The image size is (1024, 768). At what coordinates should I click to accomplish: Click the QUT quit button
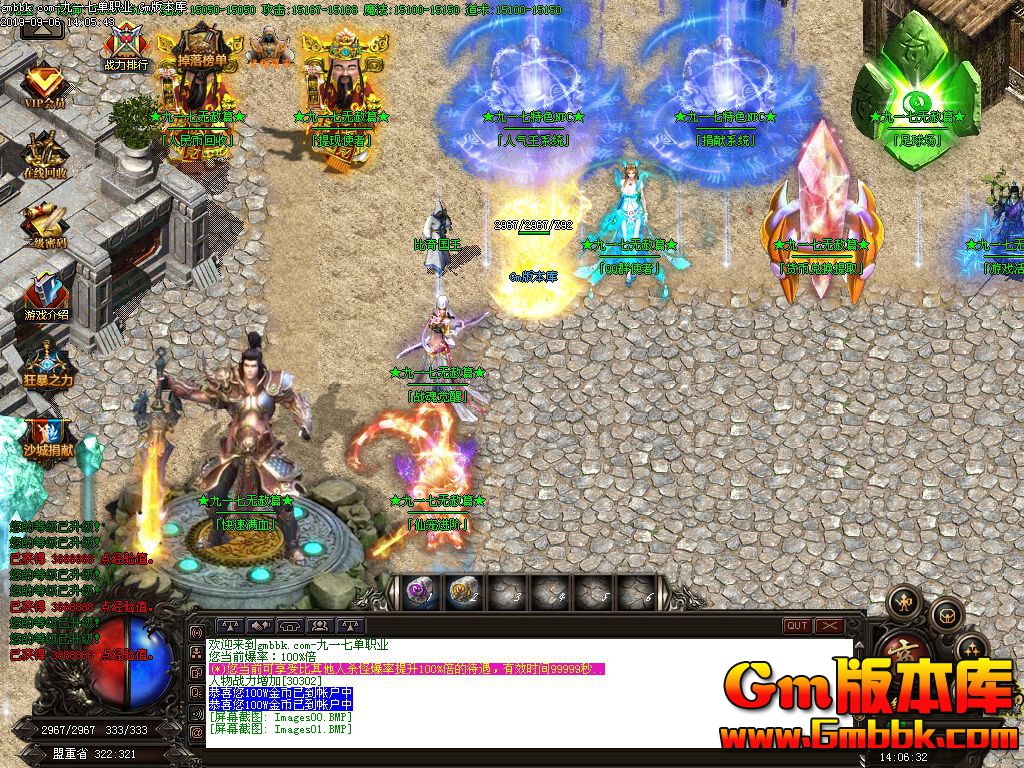(x=797, y=626)
